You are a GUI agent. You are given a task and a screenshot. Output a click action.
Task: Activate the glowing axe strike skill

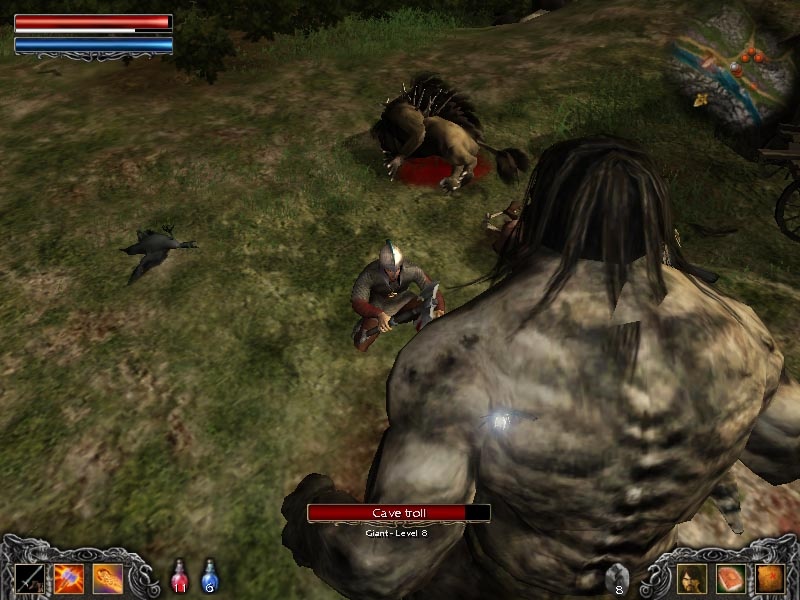pyautogui.click(x=68, y=577)
